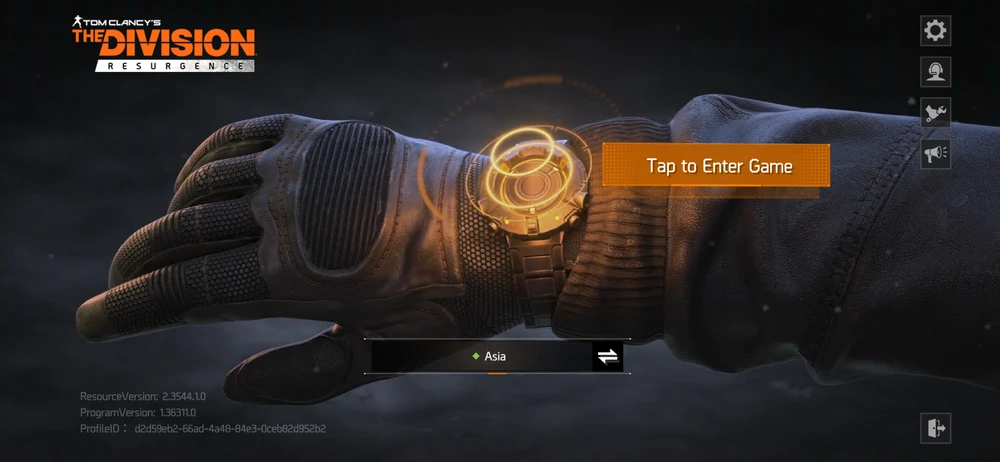1000x462 pixels.
Task: Open the gear settings menu
Action: point(935,31)
